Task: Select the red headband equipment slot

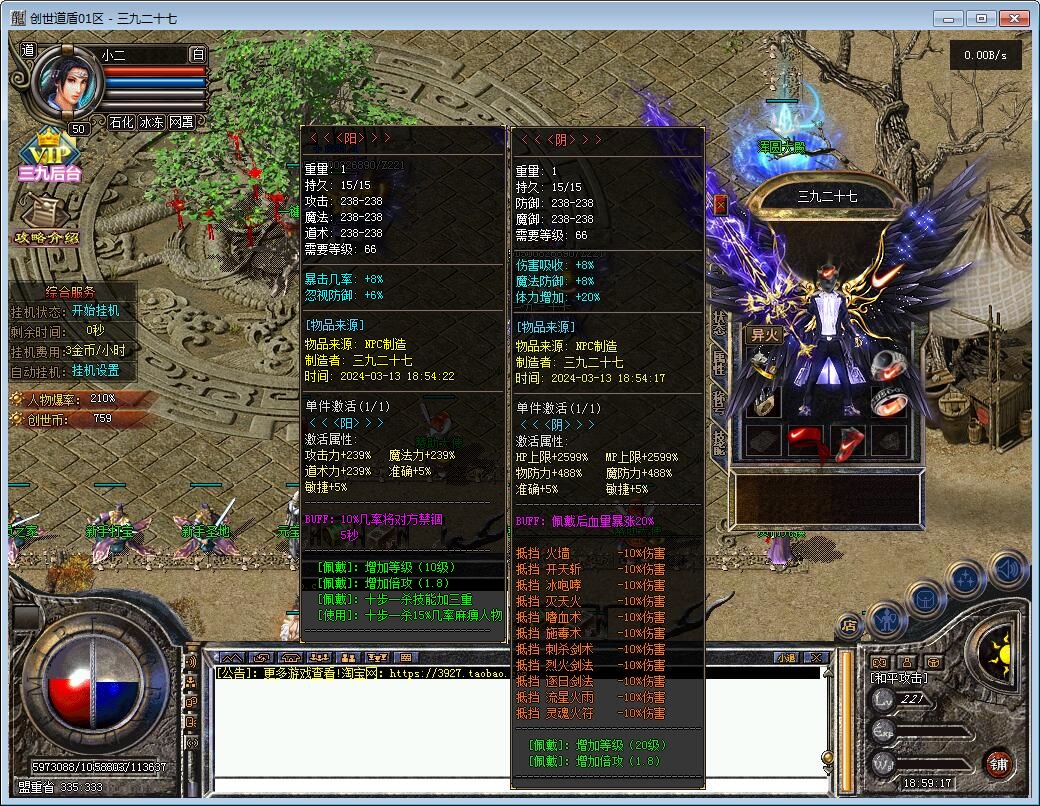Action: [x=806, y=439]
